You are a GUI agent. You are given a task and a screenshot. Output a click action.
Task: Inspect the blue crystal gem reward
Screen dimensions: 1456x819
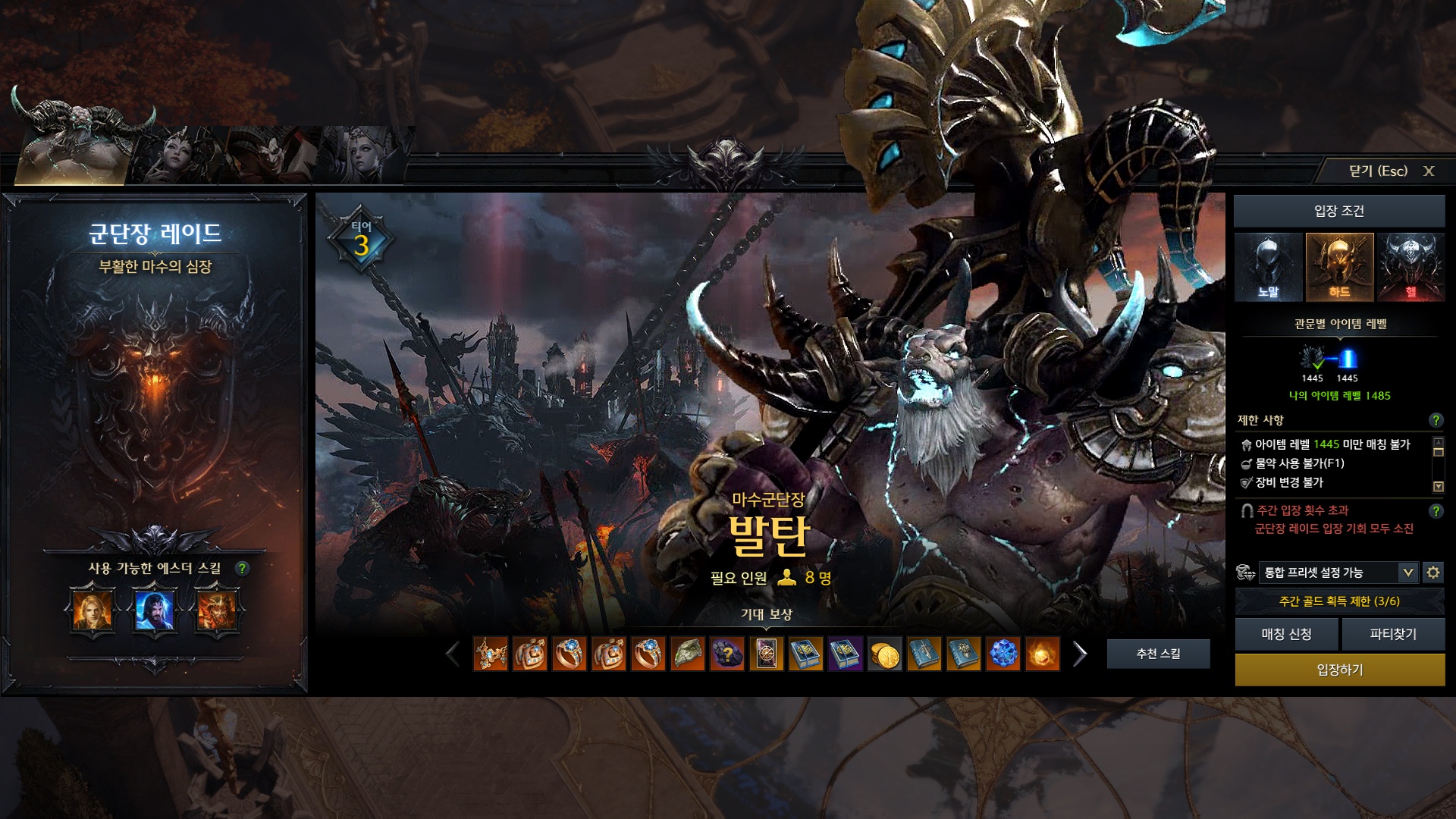[x=1003, y=654]
